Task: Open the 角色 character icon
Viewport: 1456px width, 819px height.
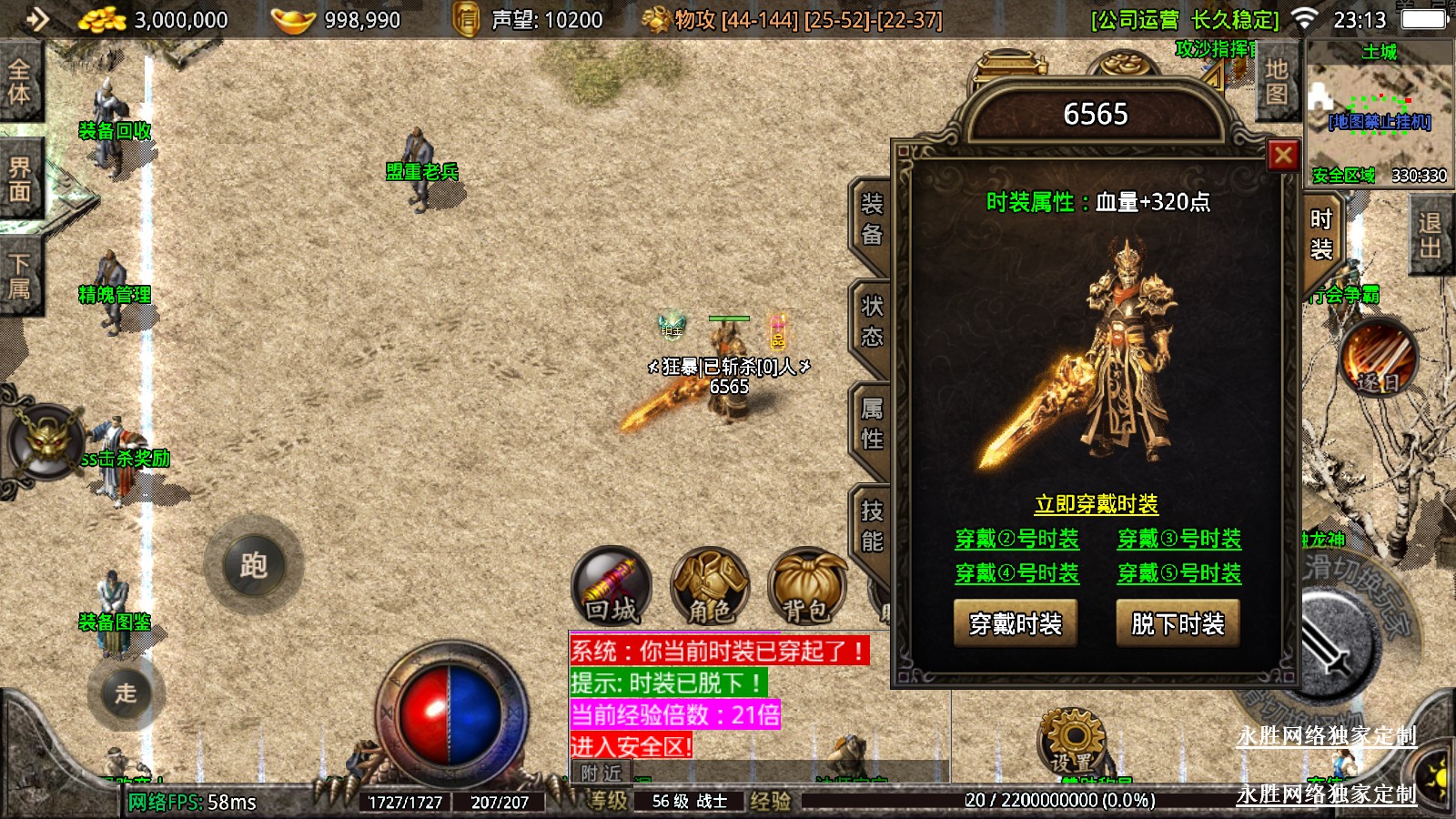Action: click(710, 587)
